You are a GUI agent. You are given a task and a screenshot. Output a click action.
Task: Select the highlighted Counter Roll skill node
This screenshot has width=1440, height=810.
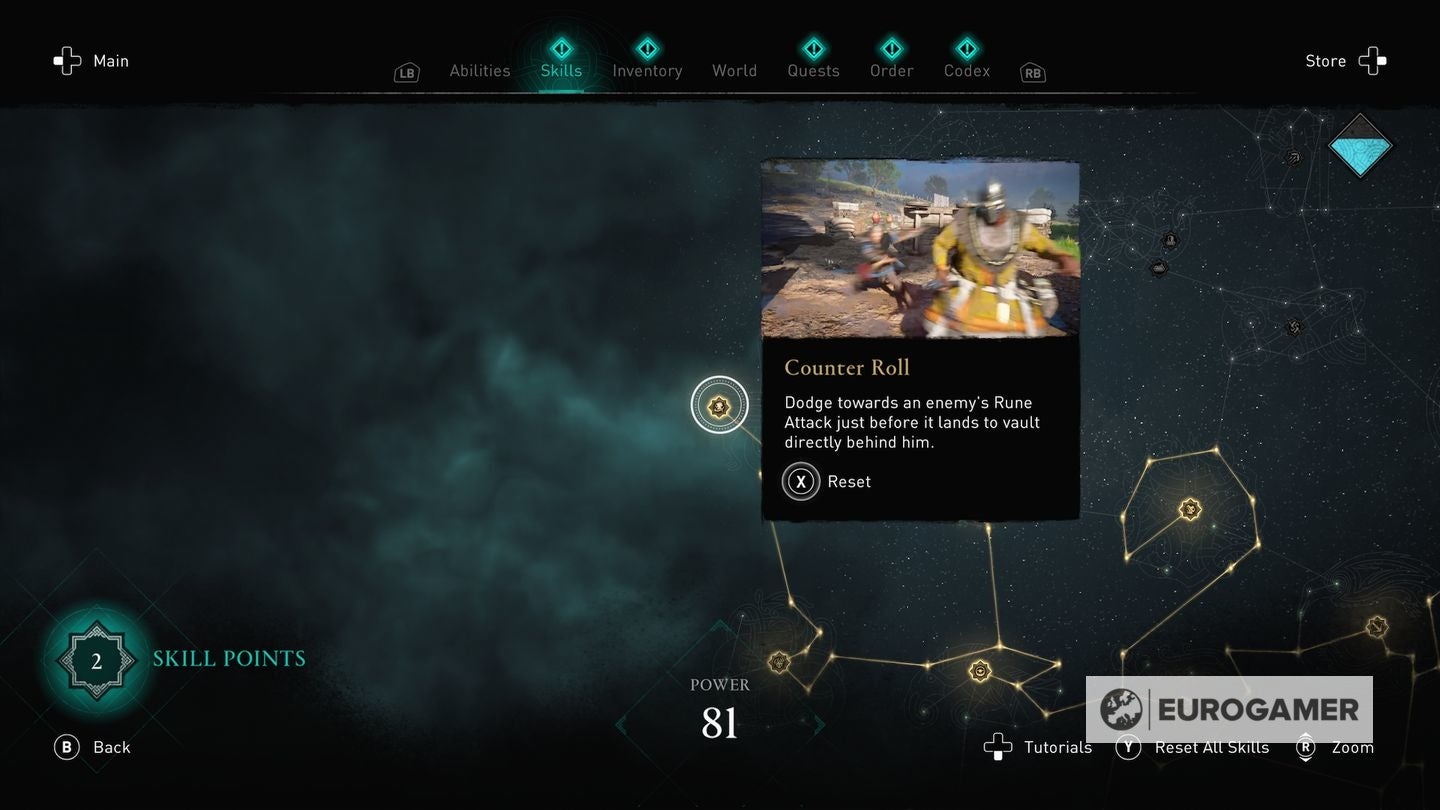click(720, 405)
